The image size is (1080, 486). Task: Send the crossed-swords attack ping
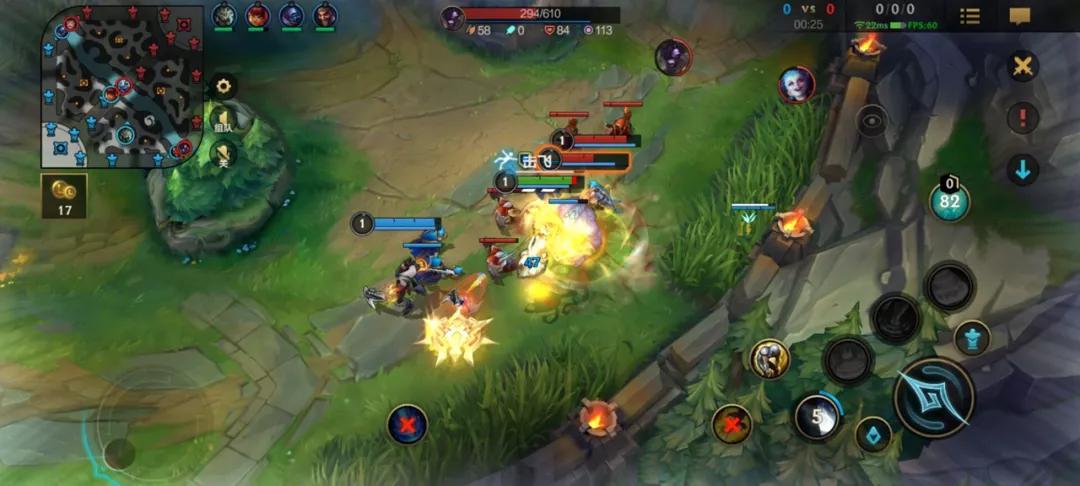click(x=1022, y=67)
